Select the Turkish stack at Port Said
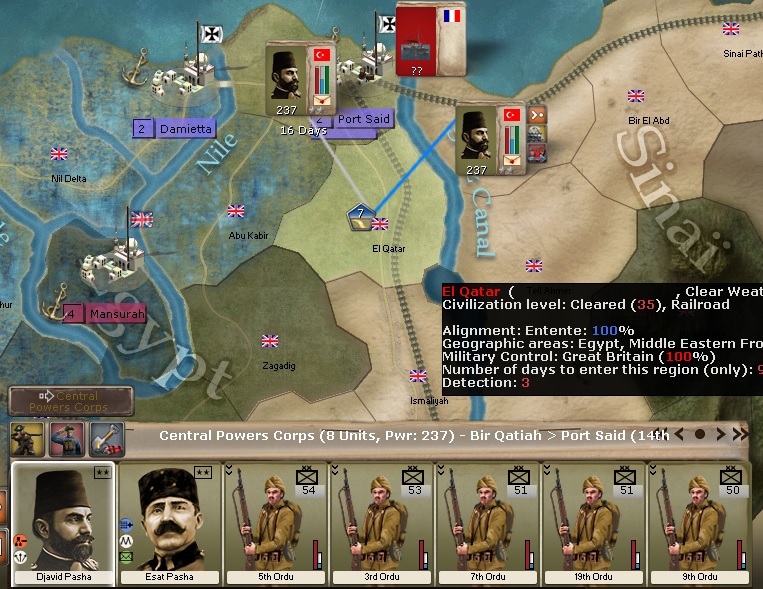This screenshot has height=589, width=763. pyautogui.click(x=299, y=79)
